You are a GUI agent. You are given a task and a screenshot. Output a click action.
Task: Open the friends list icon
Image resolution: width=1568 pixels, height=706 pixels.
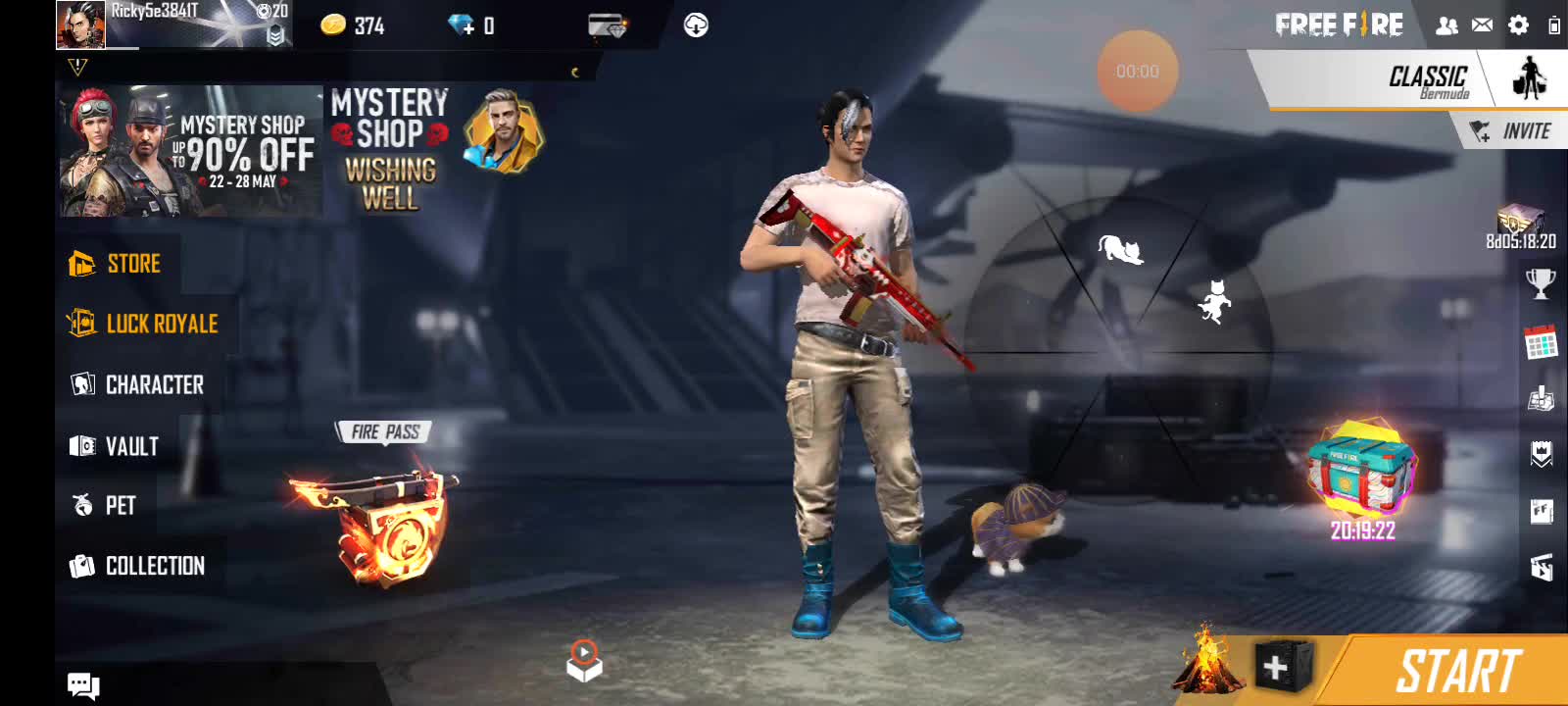(x=1446, y=26)
